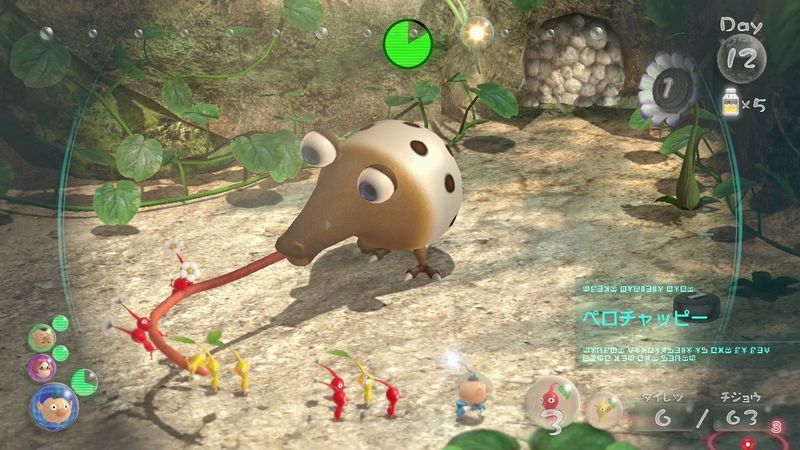Switch to the pink-haired Brittany portrait

[x=43, y=366]
